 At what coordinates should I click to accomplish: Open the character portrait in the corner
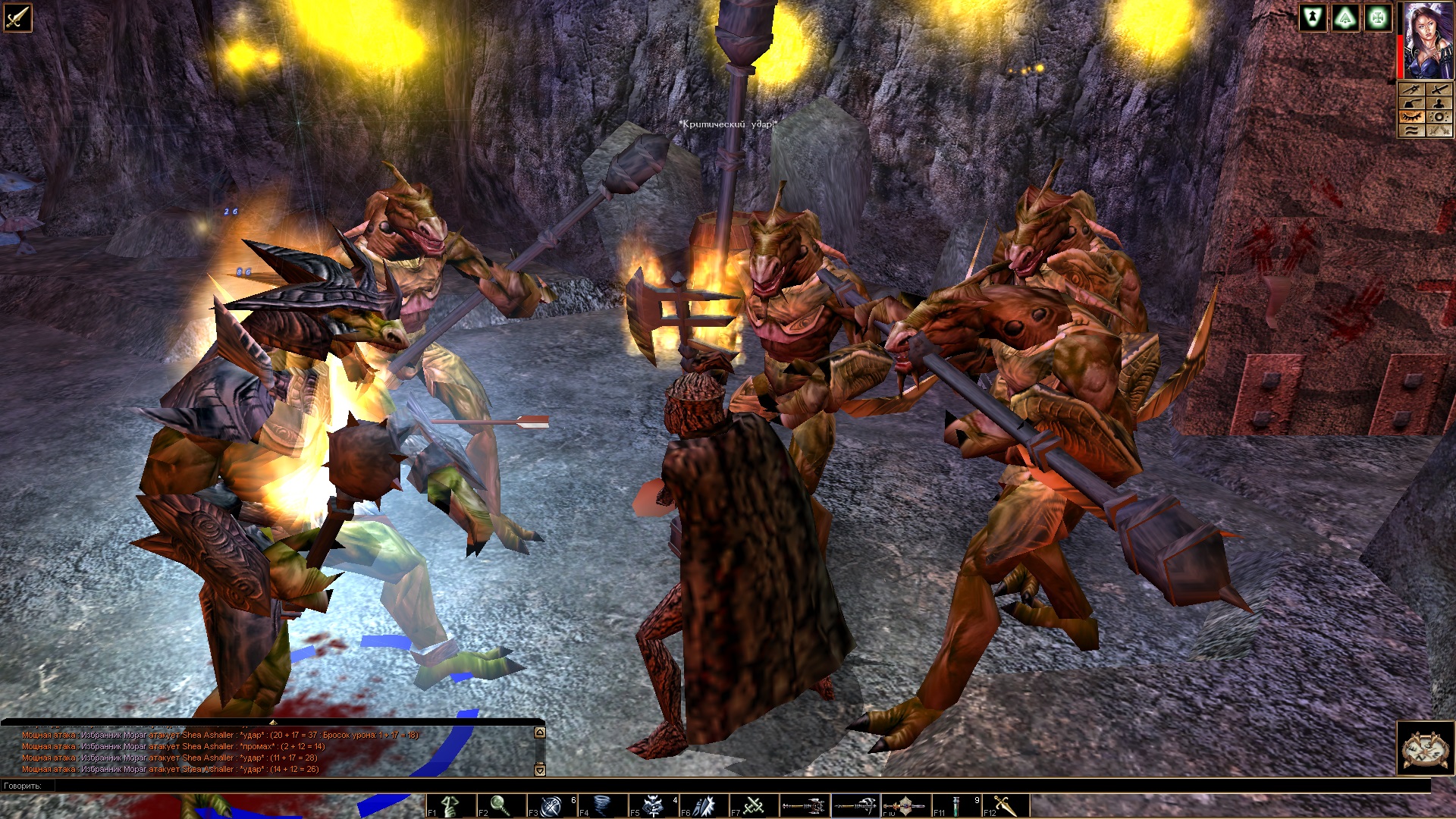pyautogui.click(x=1428, y=40)
